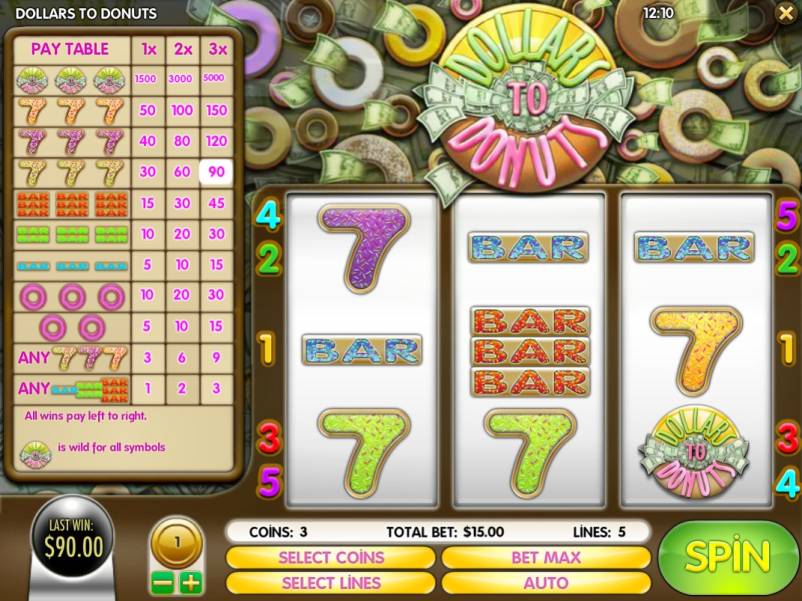The width and height of the screenshot is (802, 601).
Task: Open the Select Coins option
Action: click(x=331, y=557)
